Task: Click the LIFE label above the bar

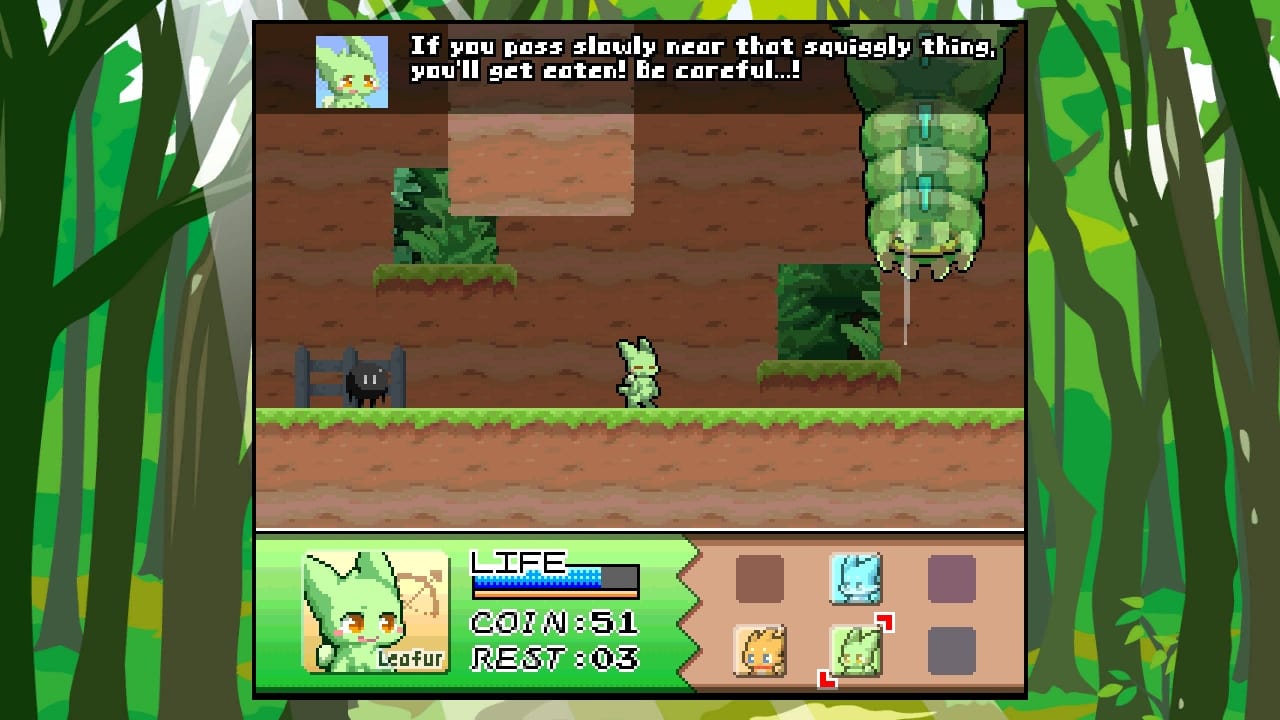Action: click(x=520, y=560)
